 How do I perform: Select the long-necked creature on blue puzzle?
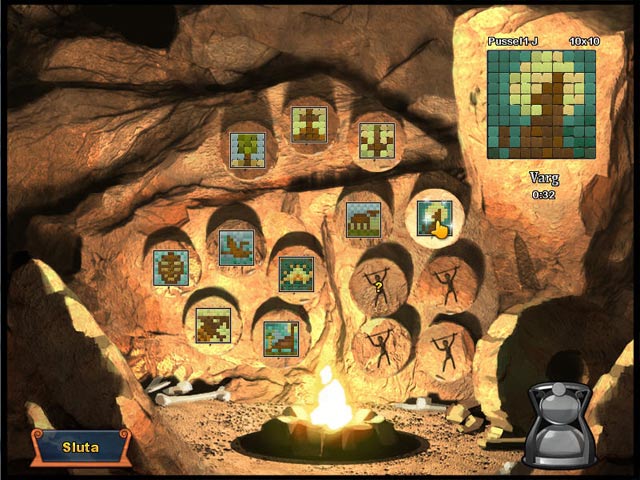(281, 338)
